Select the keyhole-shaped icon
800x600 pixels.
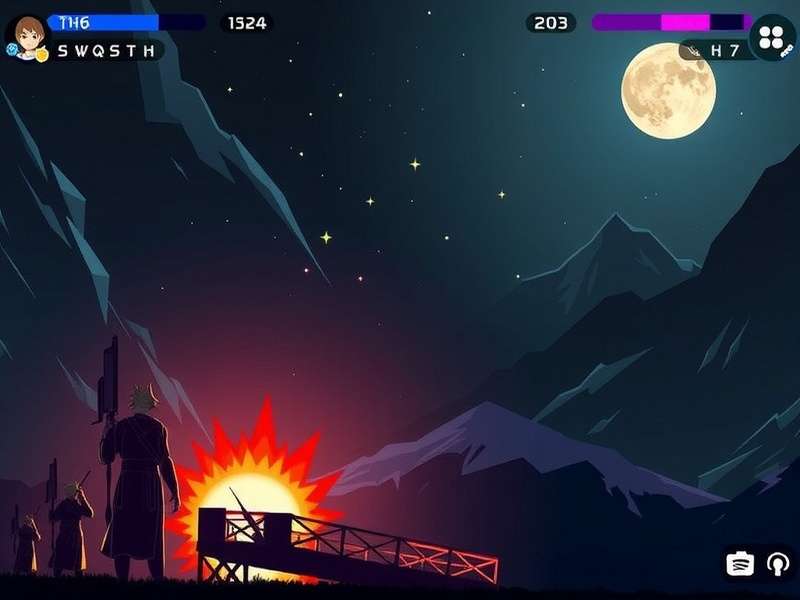pos(777,564)
